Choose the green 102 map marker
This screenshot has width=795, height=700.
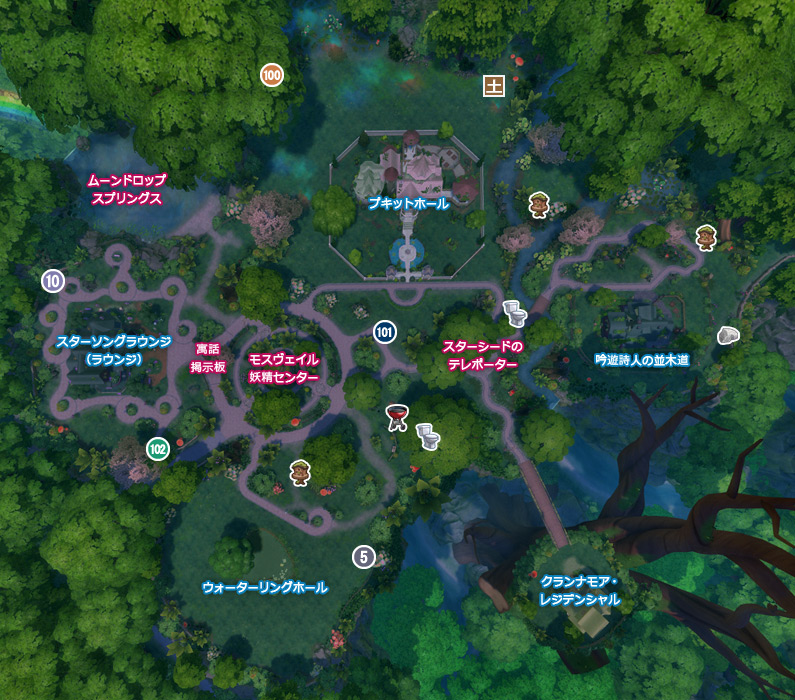[157, 448]
